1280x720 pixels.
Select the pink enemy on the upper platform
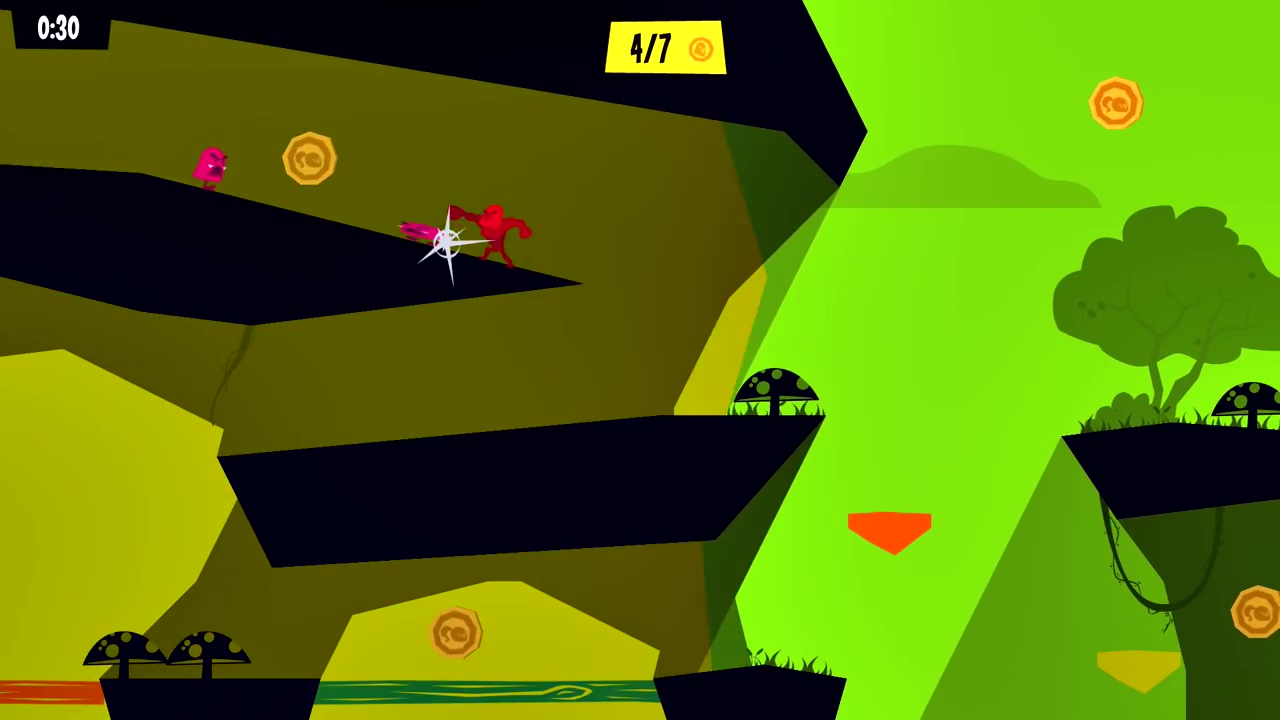point(210,166)
